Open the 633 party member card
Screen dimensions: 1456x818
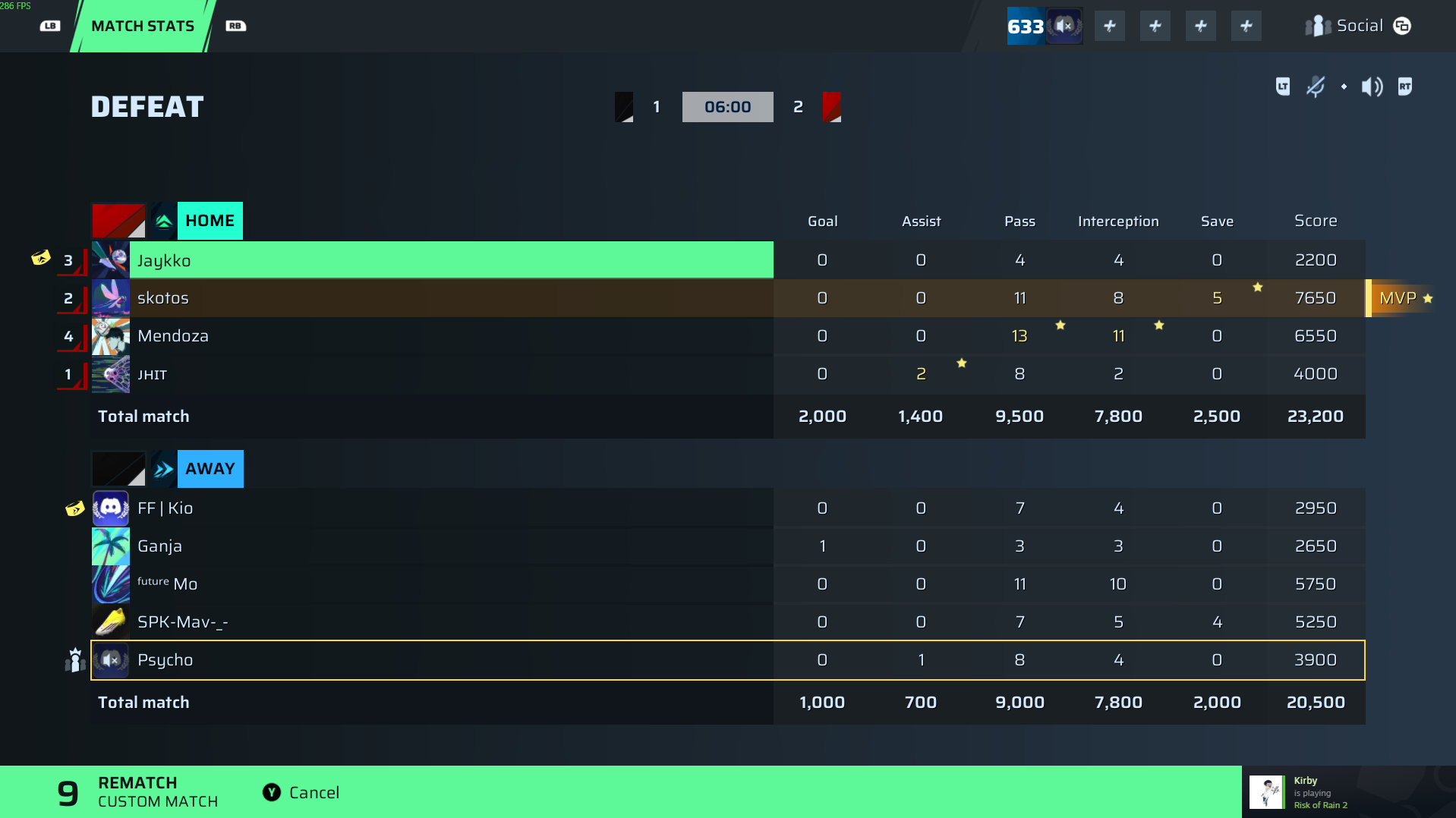click(x=1045, y=26)
